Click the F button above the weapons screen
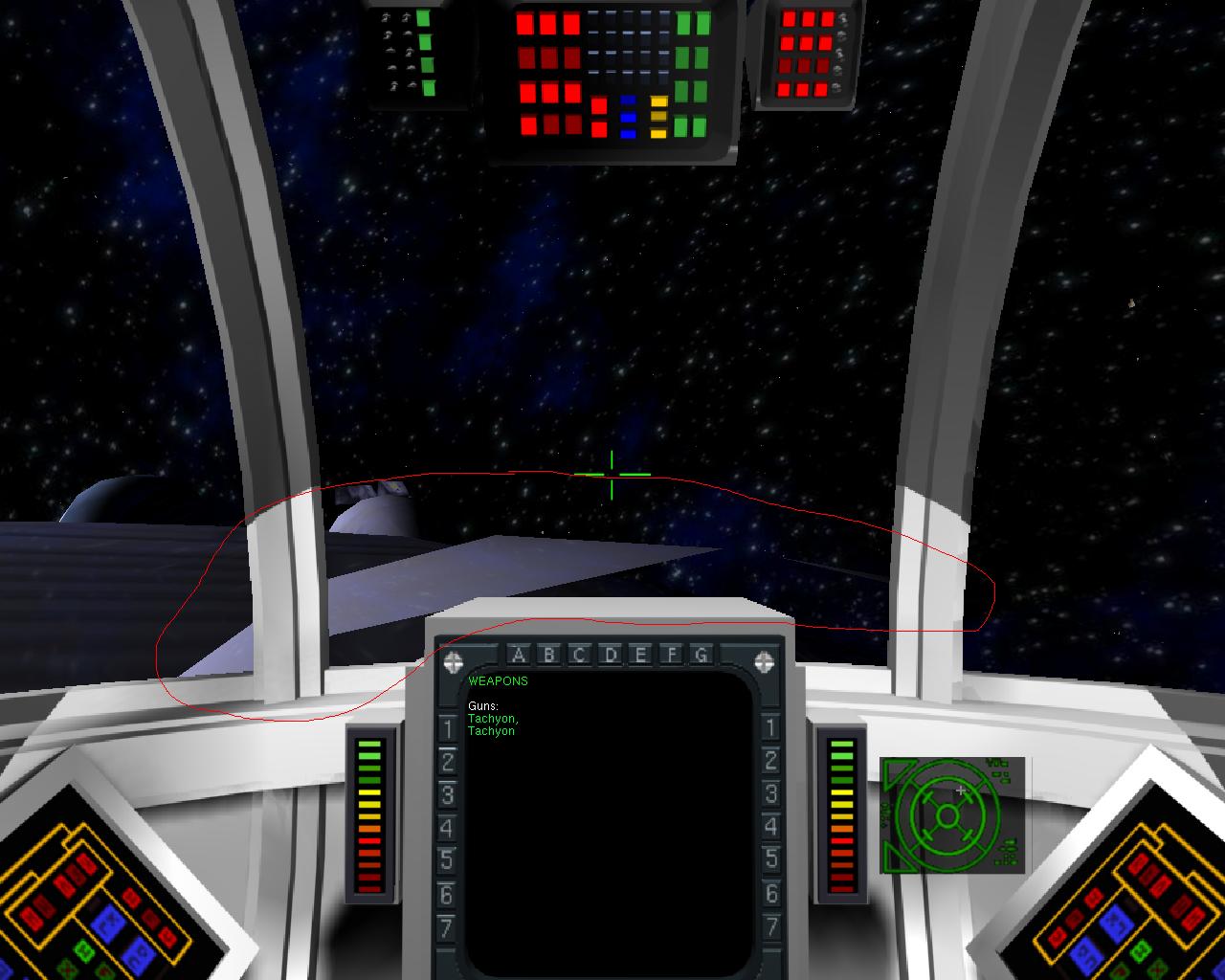This screenshot has width=1225, height=980. tap(672, 656)
